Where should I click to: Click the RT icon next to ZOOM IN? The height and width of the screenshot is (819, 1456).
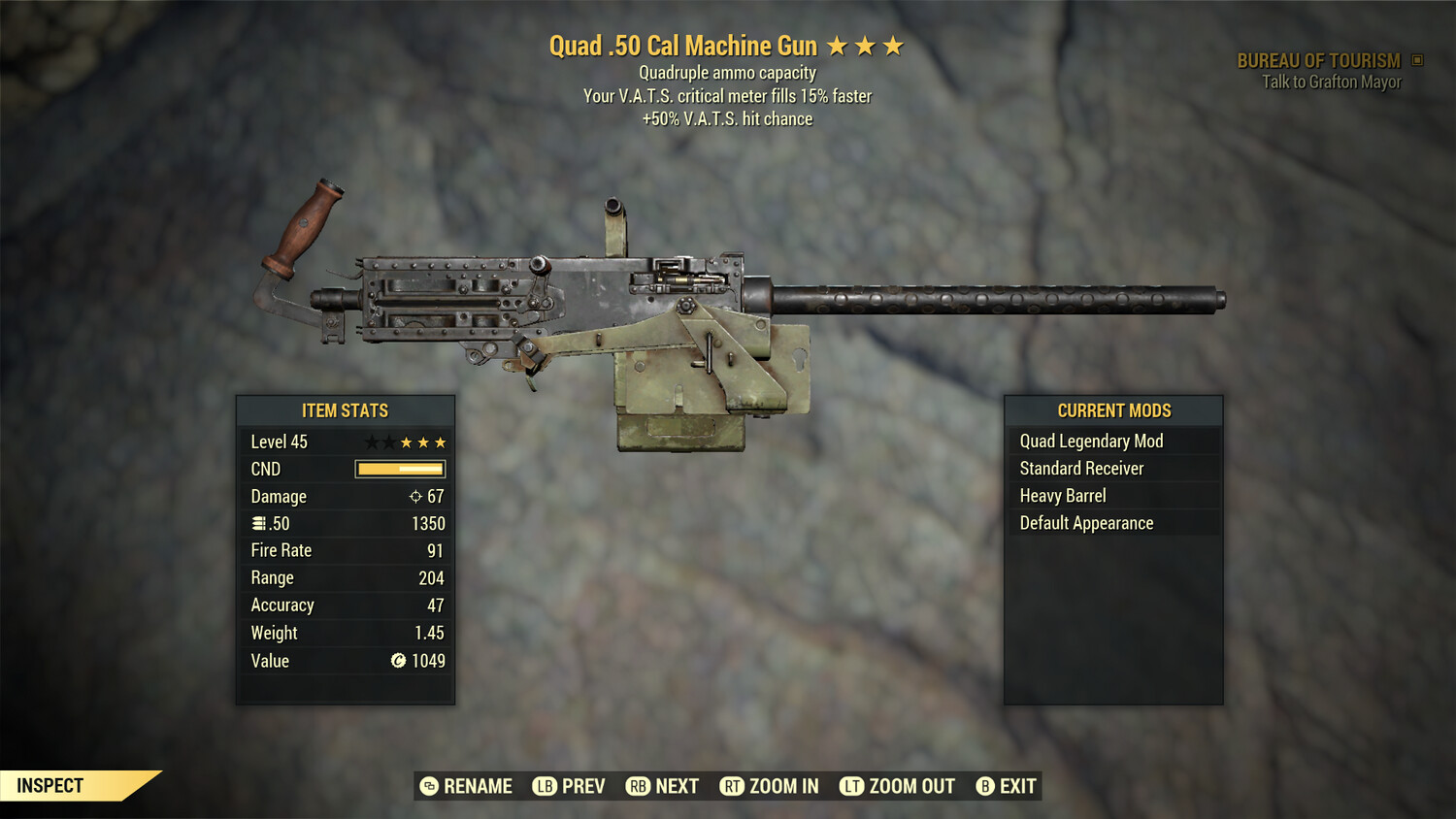pos(734,786)
